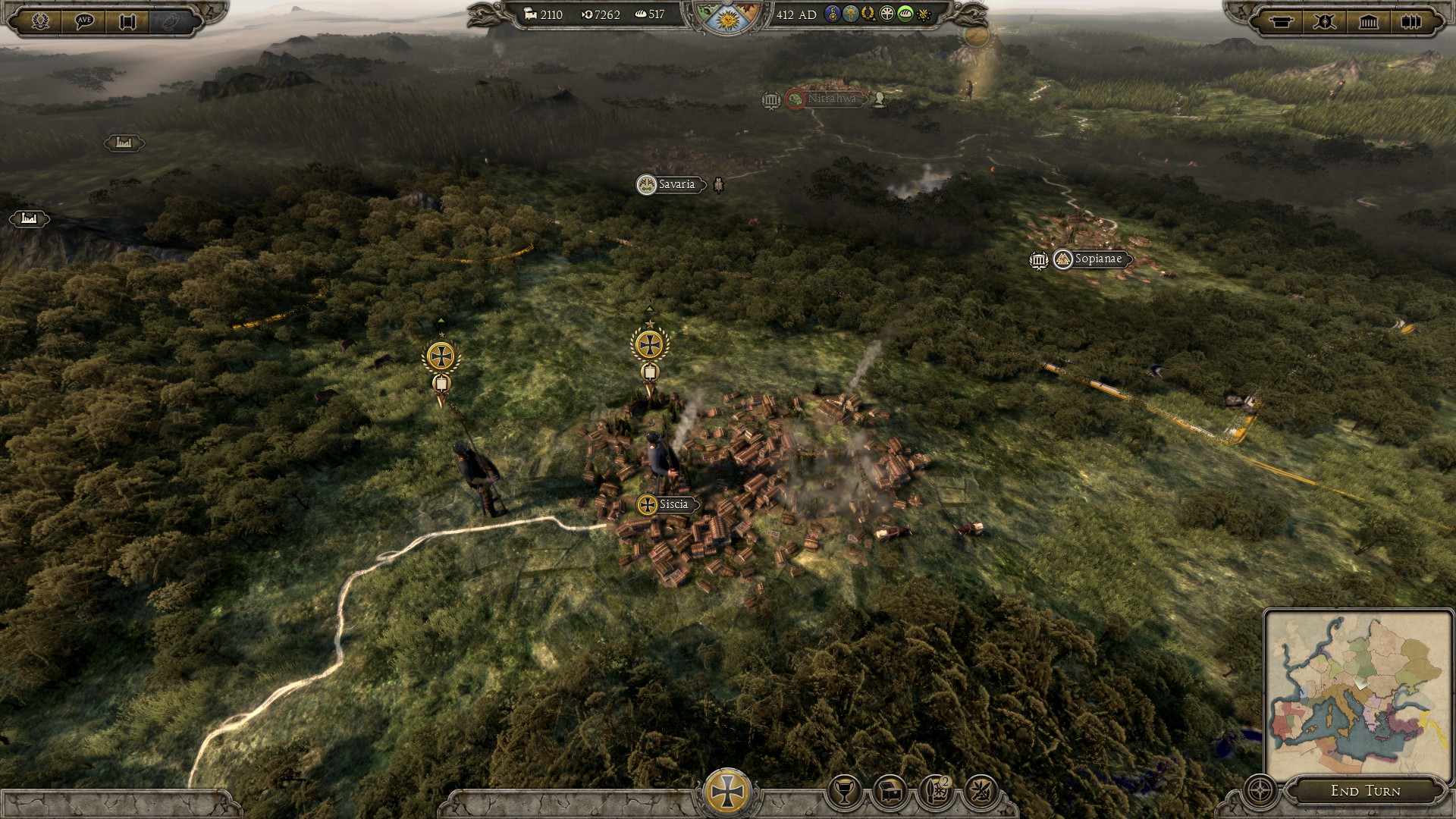The image size is (1456, 819).
Task: Open the scroll records list button
Action: point(1282,21)
